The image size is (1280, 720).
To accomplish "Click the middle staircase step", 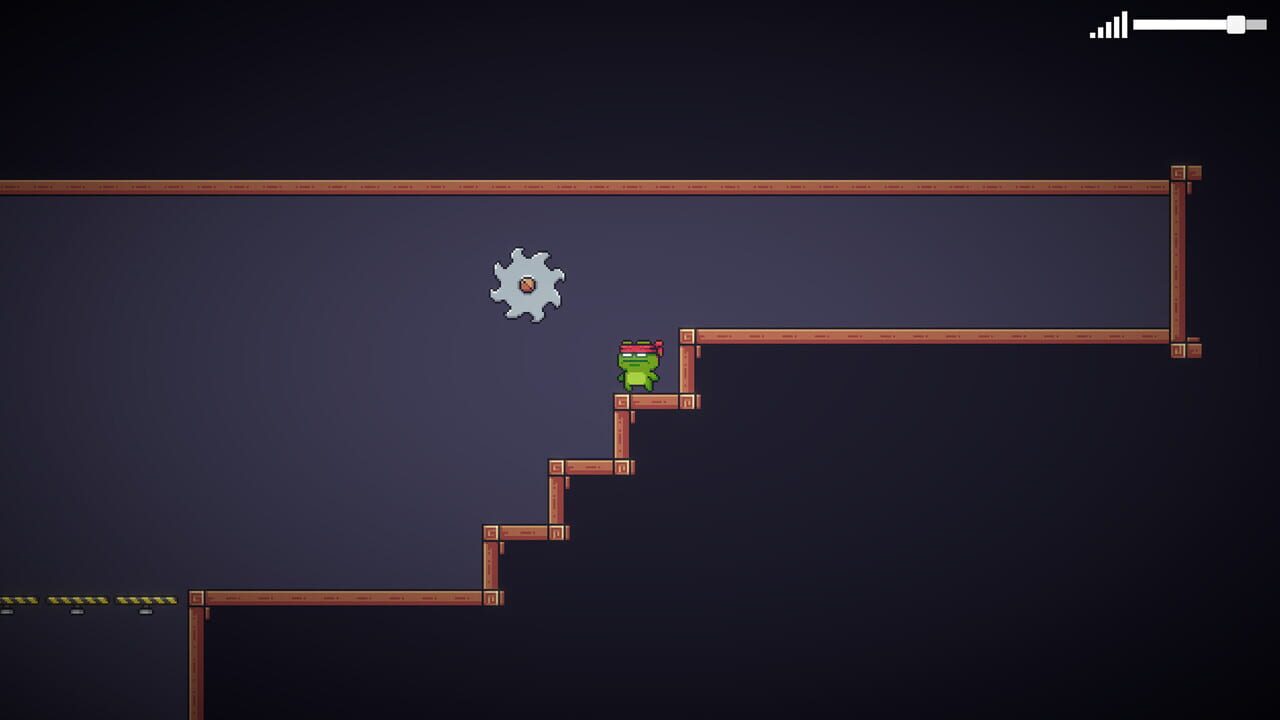I will 590,466.
